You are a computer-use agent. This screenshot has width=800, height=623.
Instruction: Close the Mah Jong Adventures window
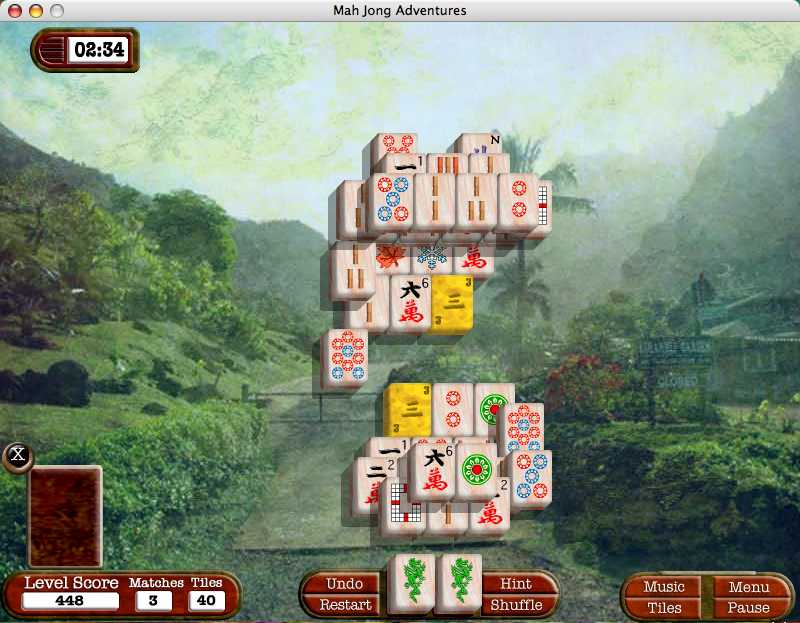[x=13, y=10]
